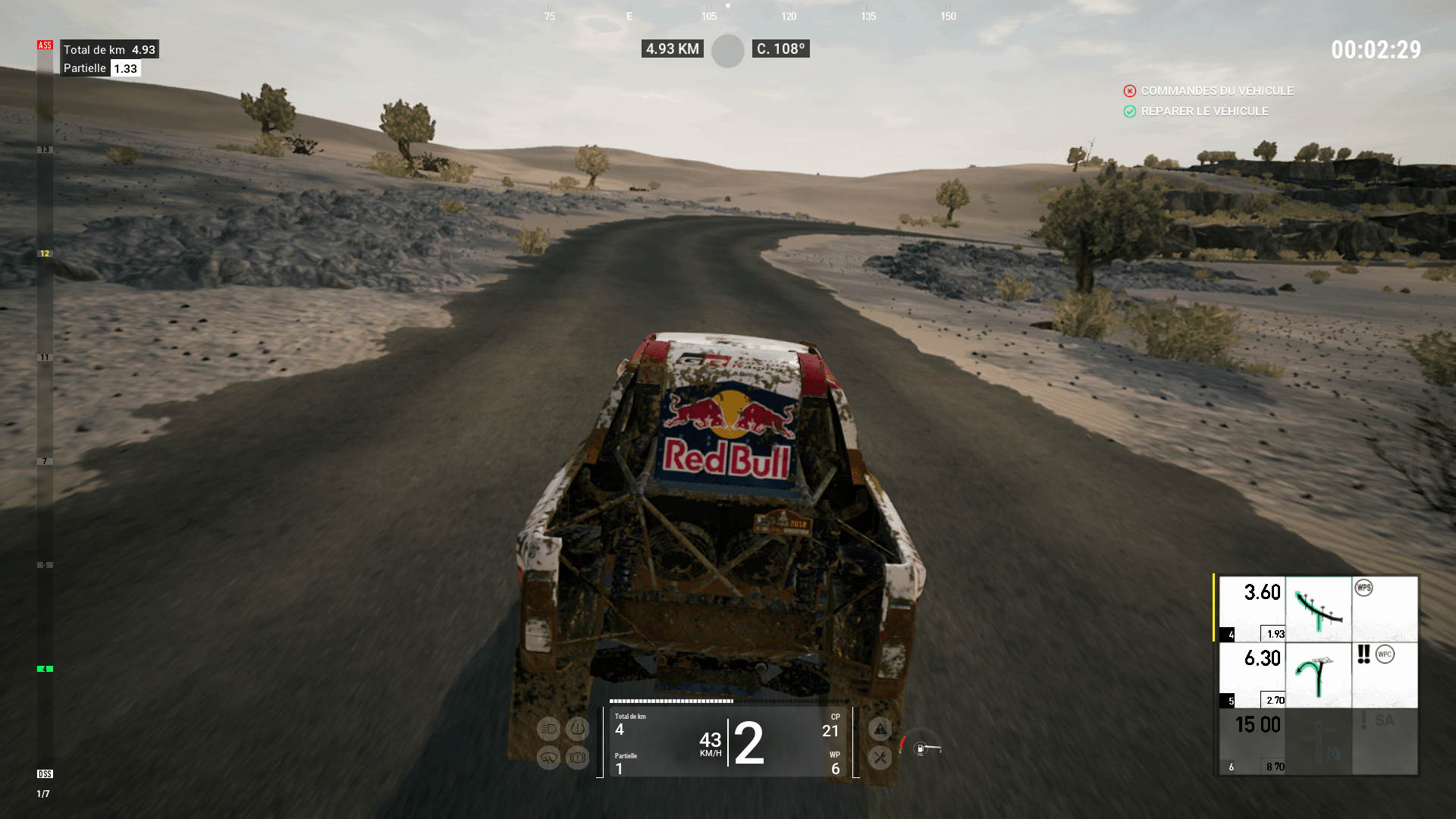Click the stage progress bar ASS marker

tap(45, 45)
